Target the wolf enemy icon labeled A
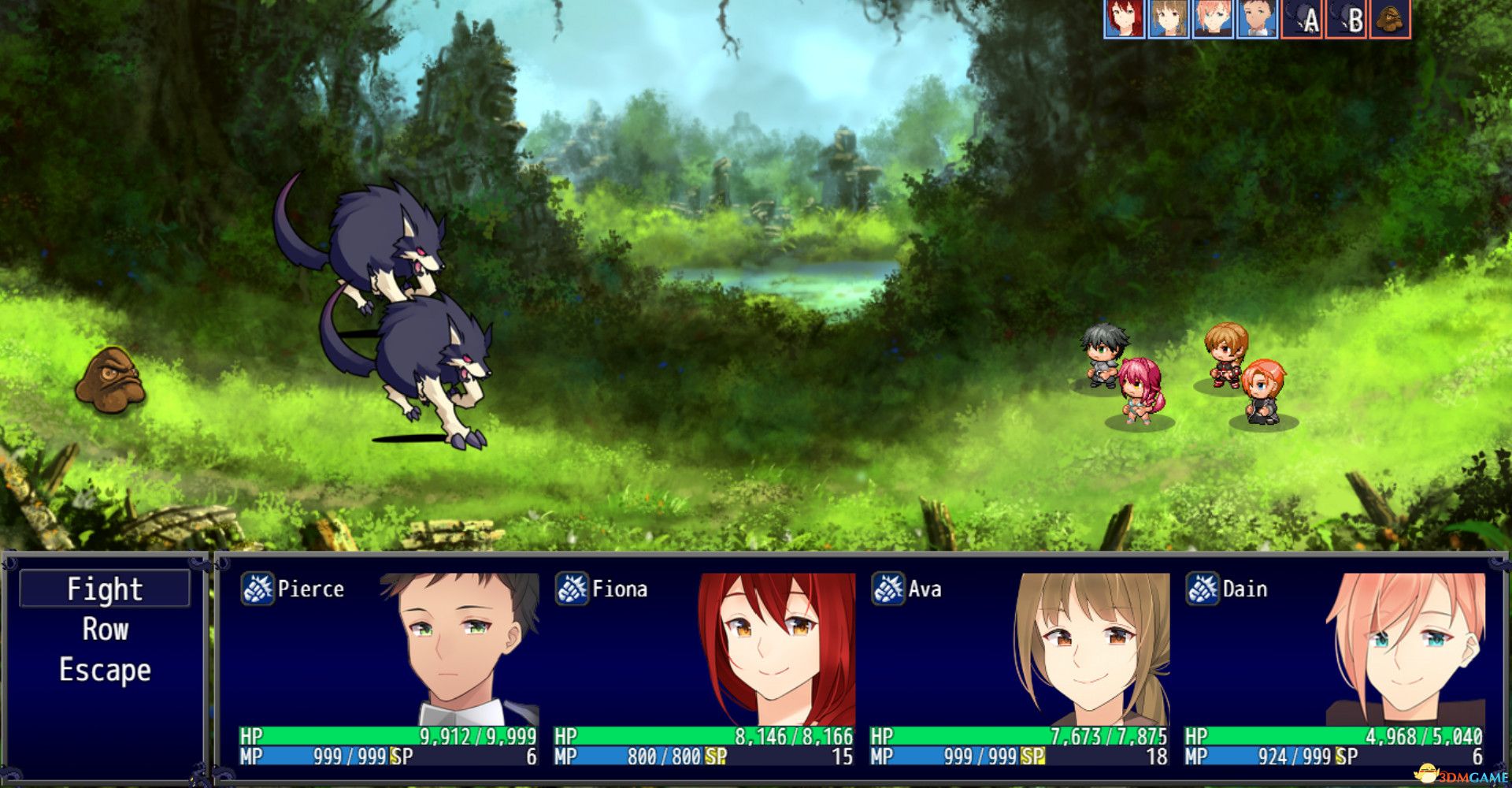This screenshot has height=788, width=1512. tap(1301, 20)
